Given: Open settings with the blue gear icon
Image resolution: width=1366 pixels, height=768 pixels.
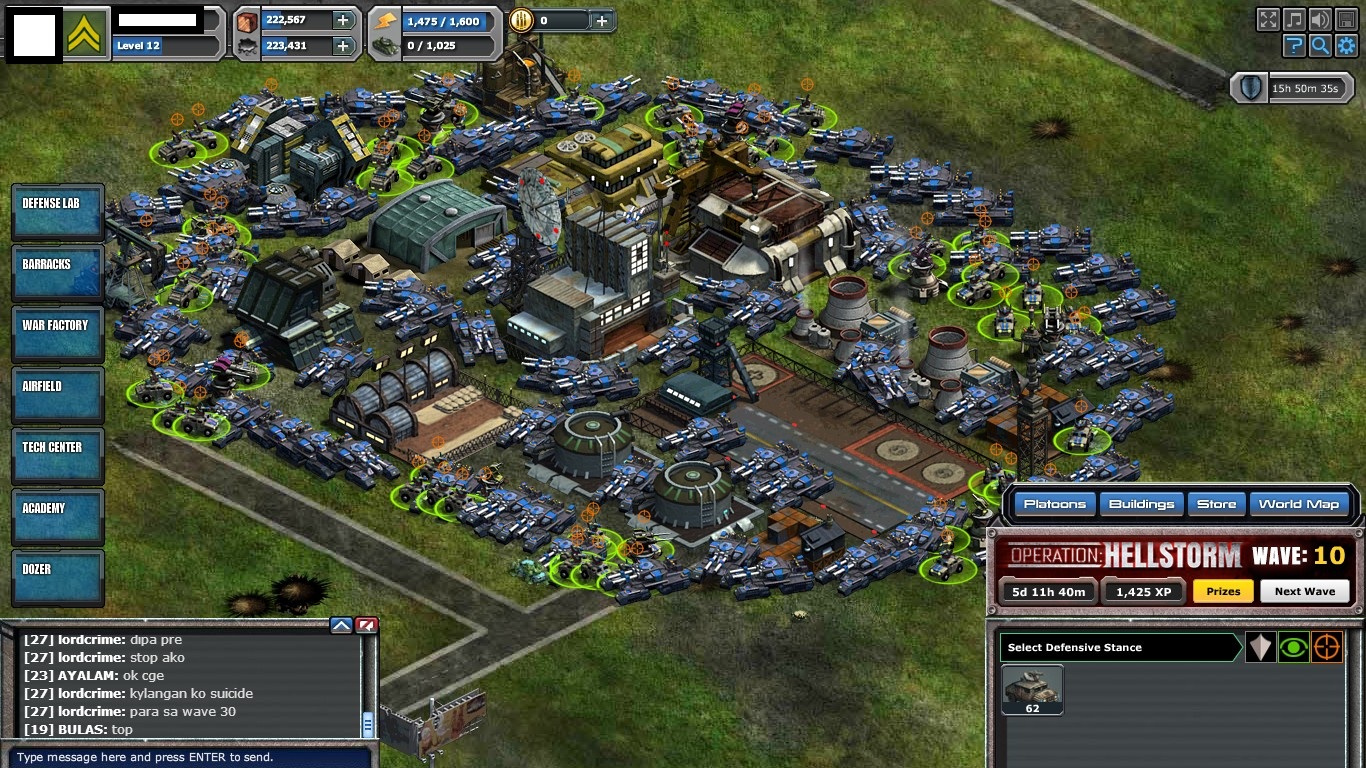Looking at the screenshot, I should coord(1346,45).
